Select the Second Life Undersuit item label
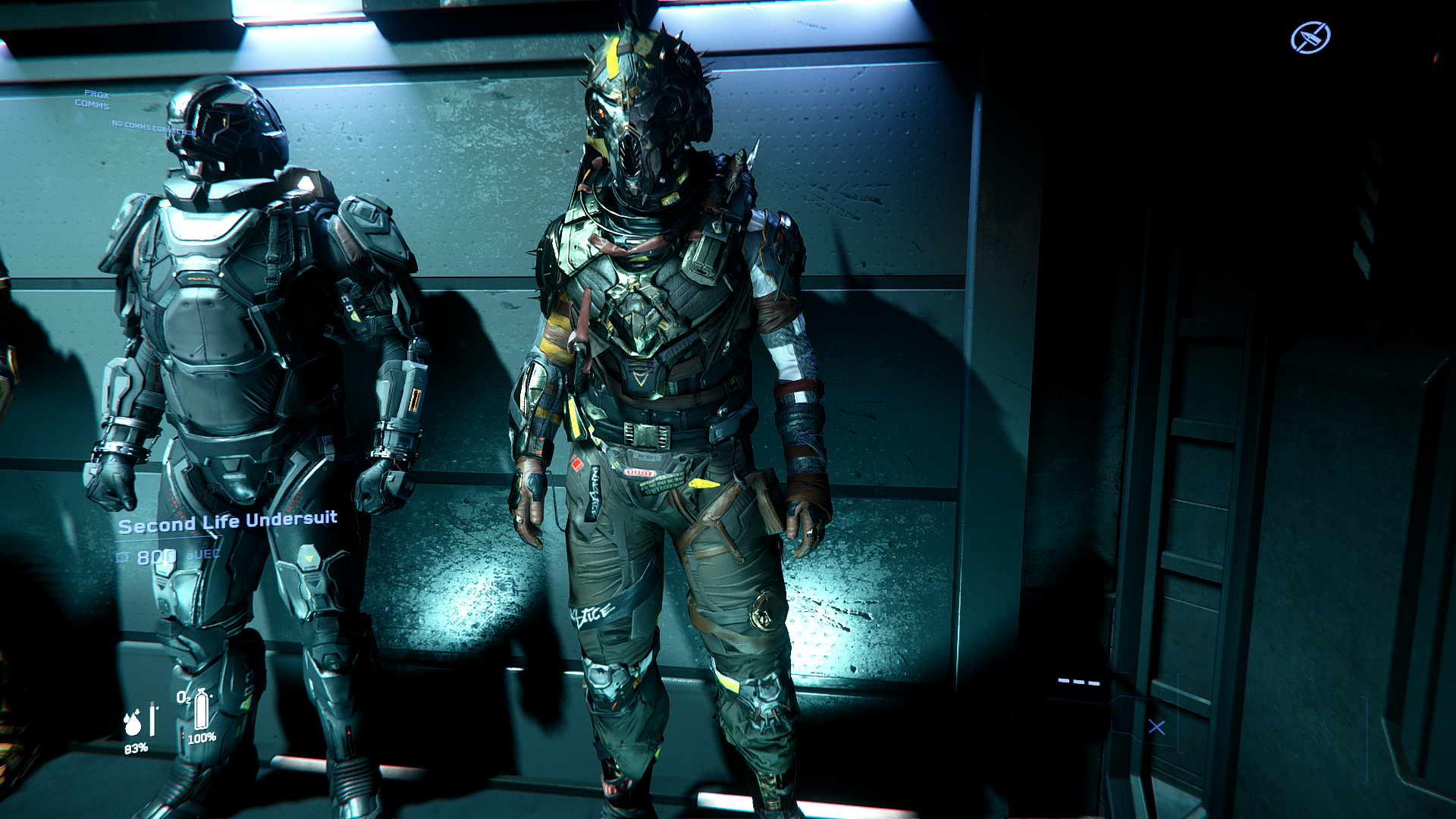1456x819 pixels. click(227, 522)
